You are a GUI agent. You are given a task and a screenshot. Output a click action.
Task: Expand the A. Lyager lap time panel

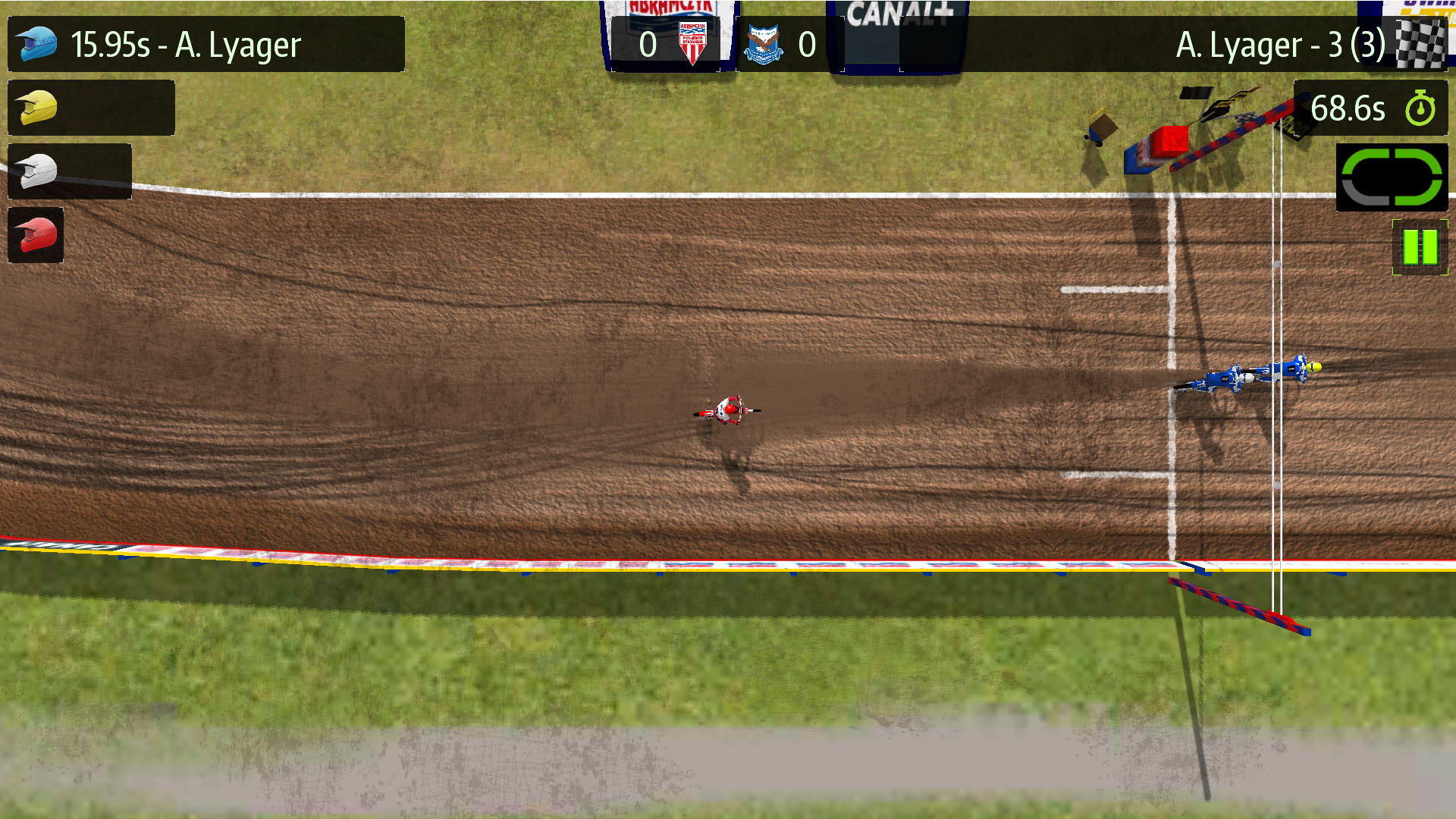[x=205, y=44]
